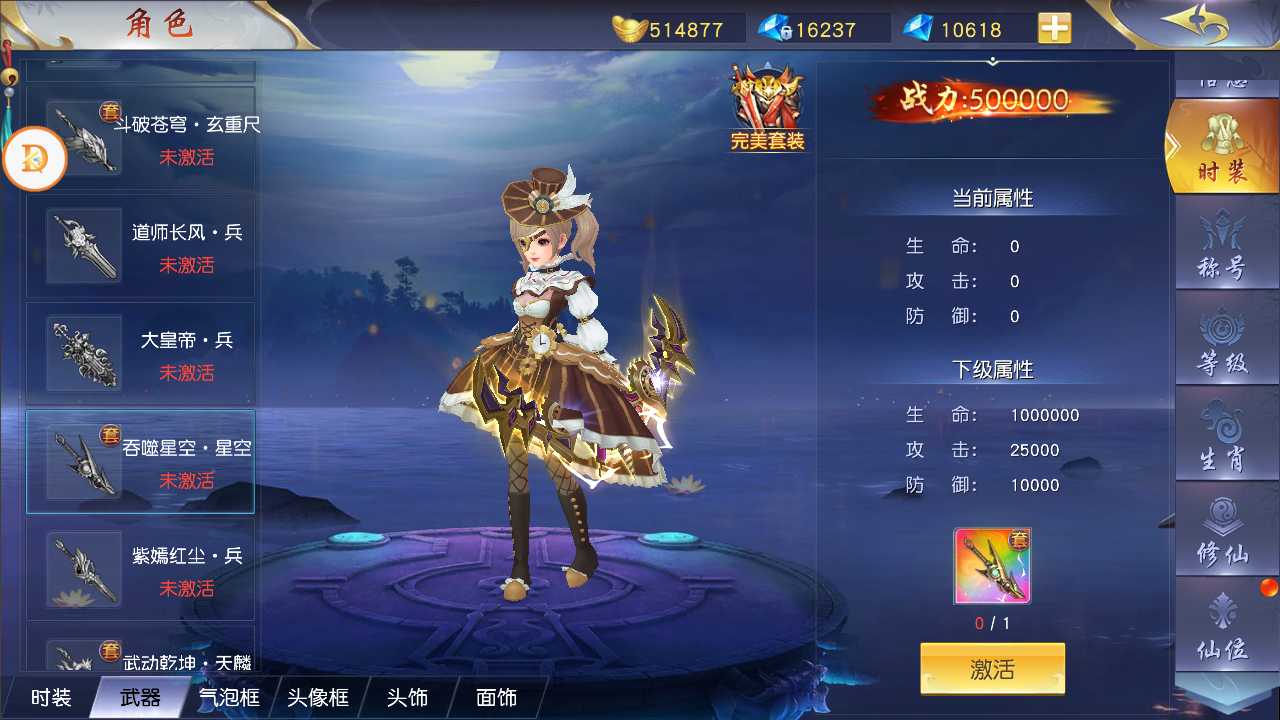Activate the weapon with the 激活 button
The width and height of the screenshot is (1280, 720).
click(x=992, y=669)
